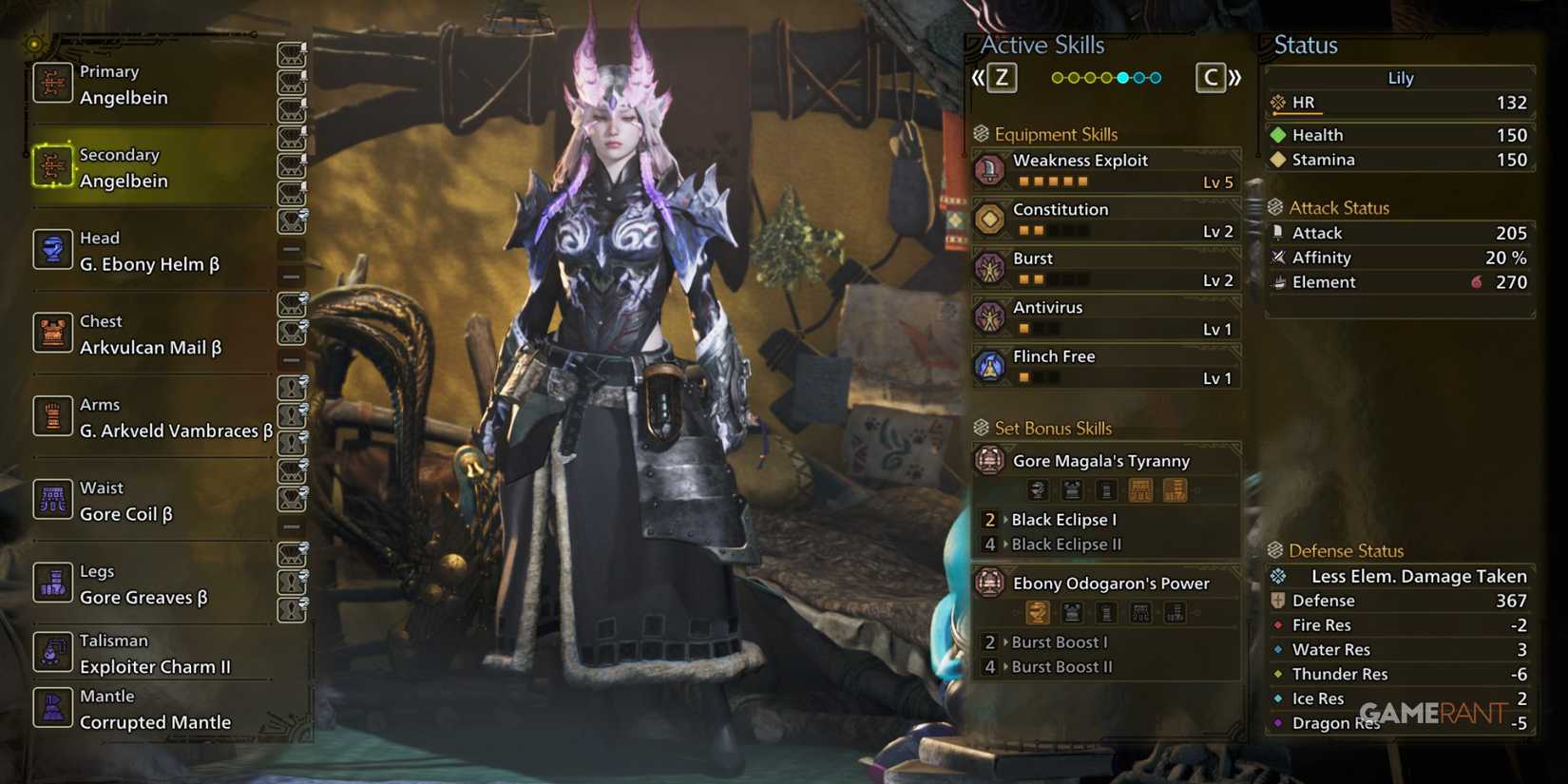
Task: Click the Waist Gore Coil icon
Action: point(53,500)
